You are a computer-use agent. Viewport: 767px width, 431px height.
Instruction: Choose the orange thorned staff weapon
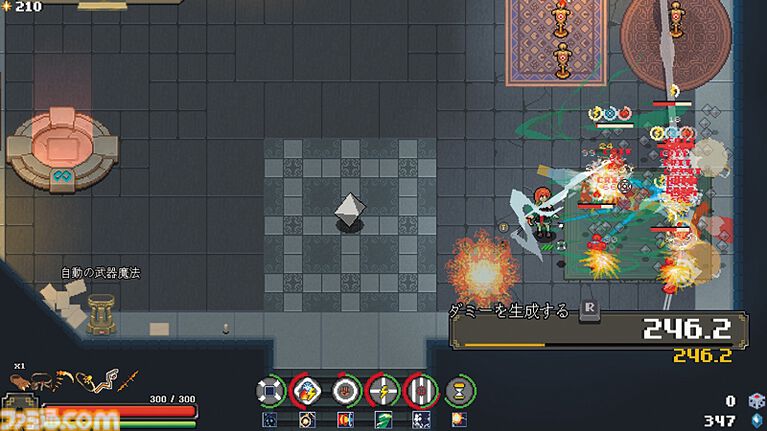[x=126, y=381]
